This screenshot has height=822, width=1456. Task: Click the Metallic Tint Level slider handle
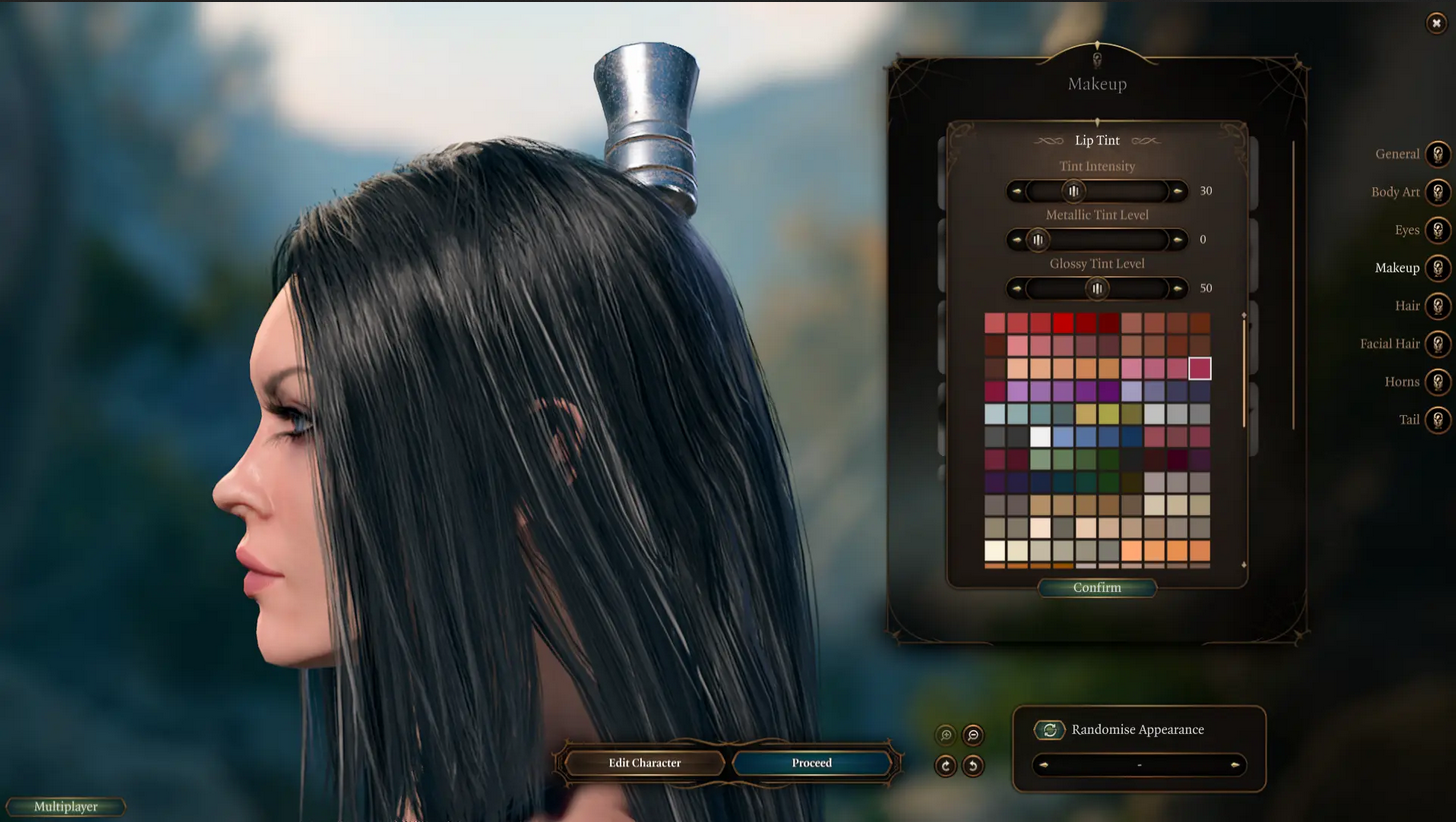click(1040, 240)
